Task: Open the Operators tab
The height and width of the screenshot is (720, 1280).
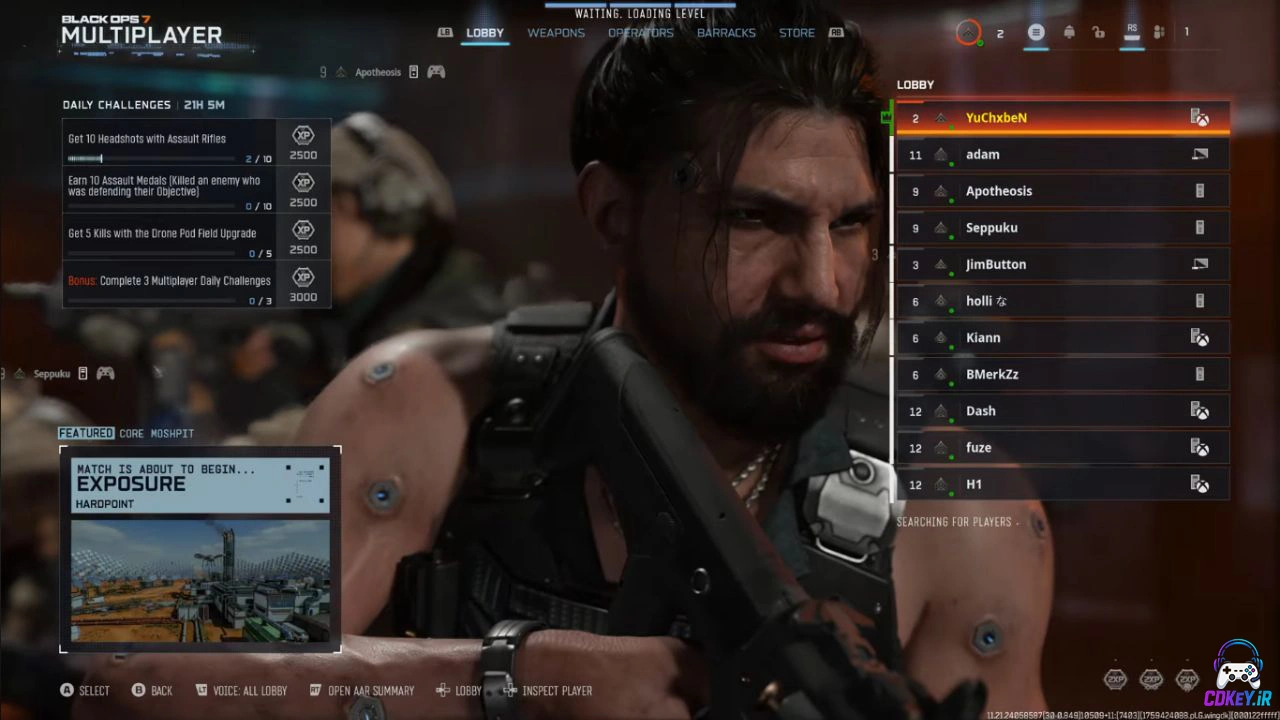Action: (x=641, y=33)
